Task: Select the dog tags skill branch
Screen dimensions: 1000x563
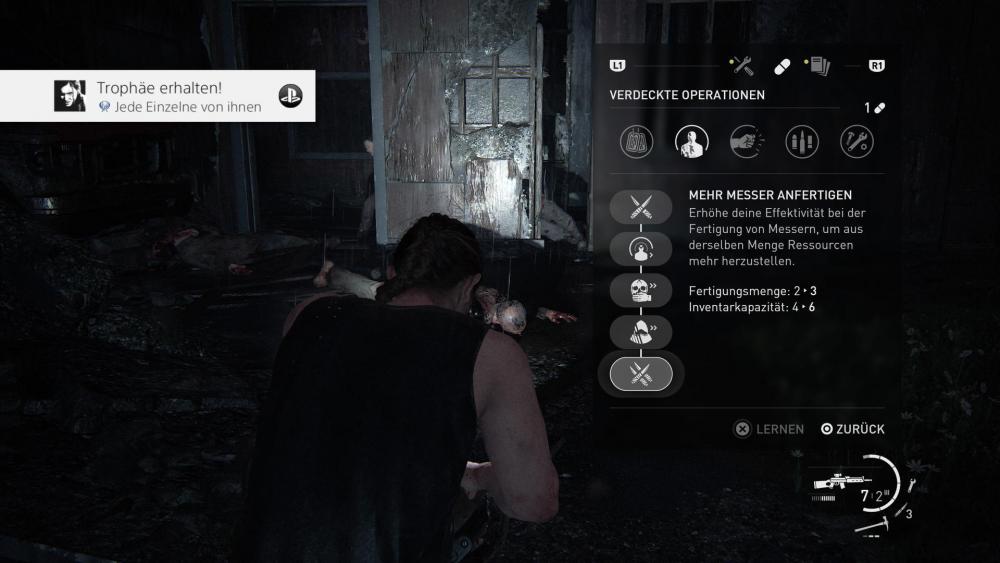Action: coord(637,142)
